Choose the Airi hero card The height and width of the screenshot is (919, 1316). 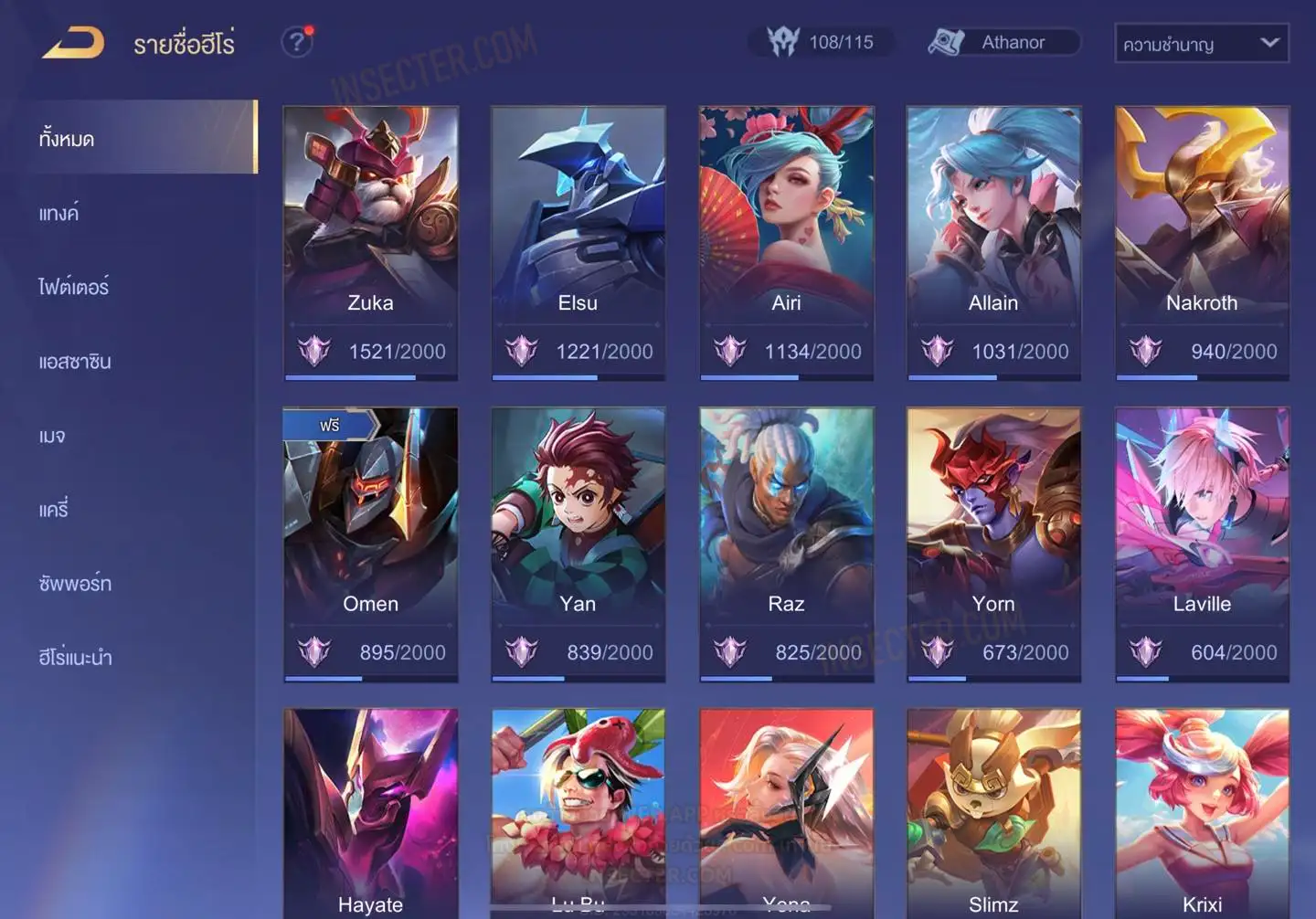(786, 242)
